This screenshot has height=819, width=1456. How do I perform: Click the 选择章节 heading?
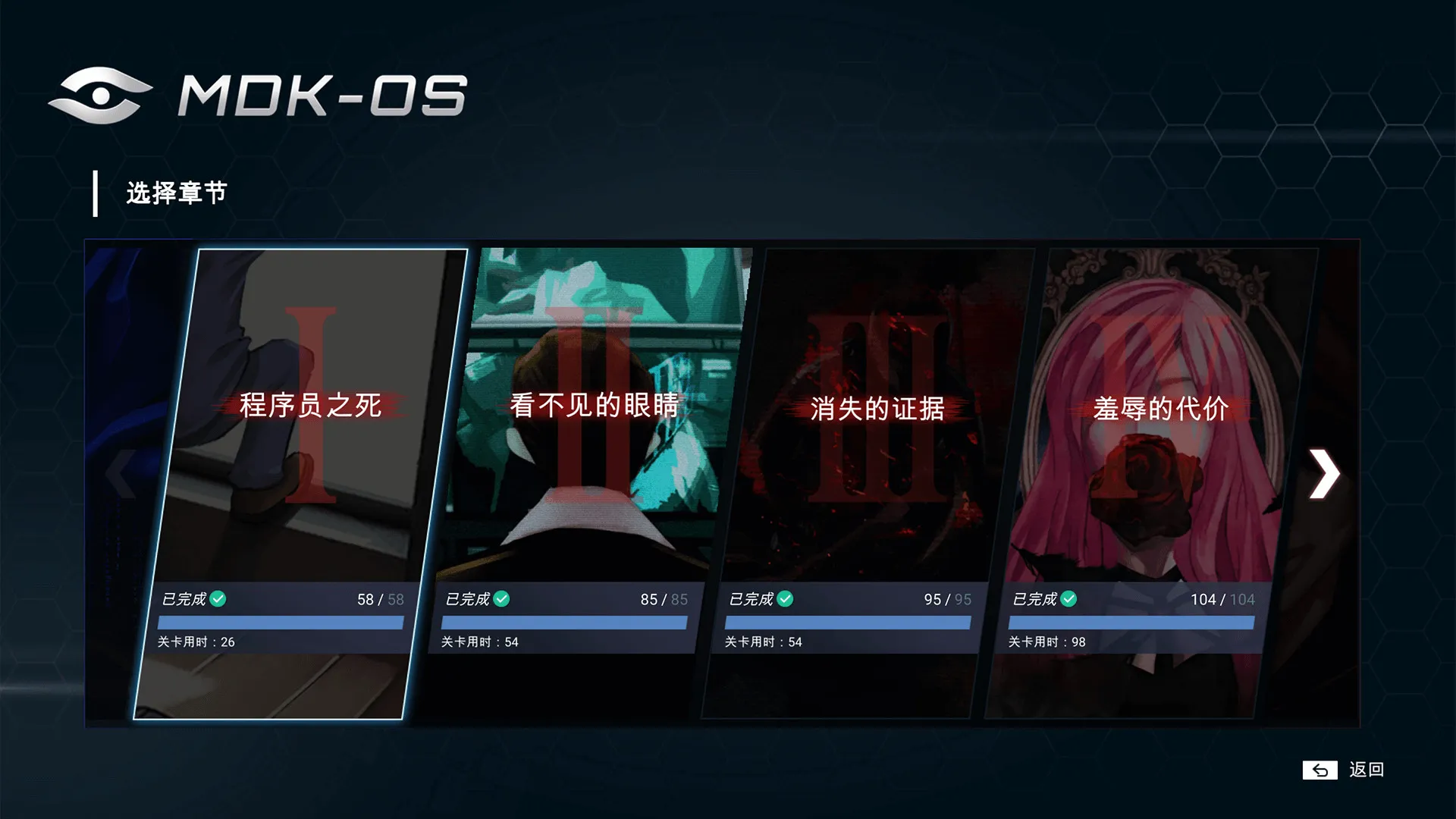click(x=176, y=193)
